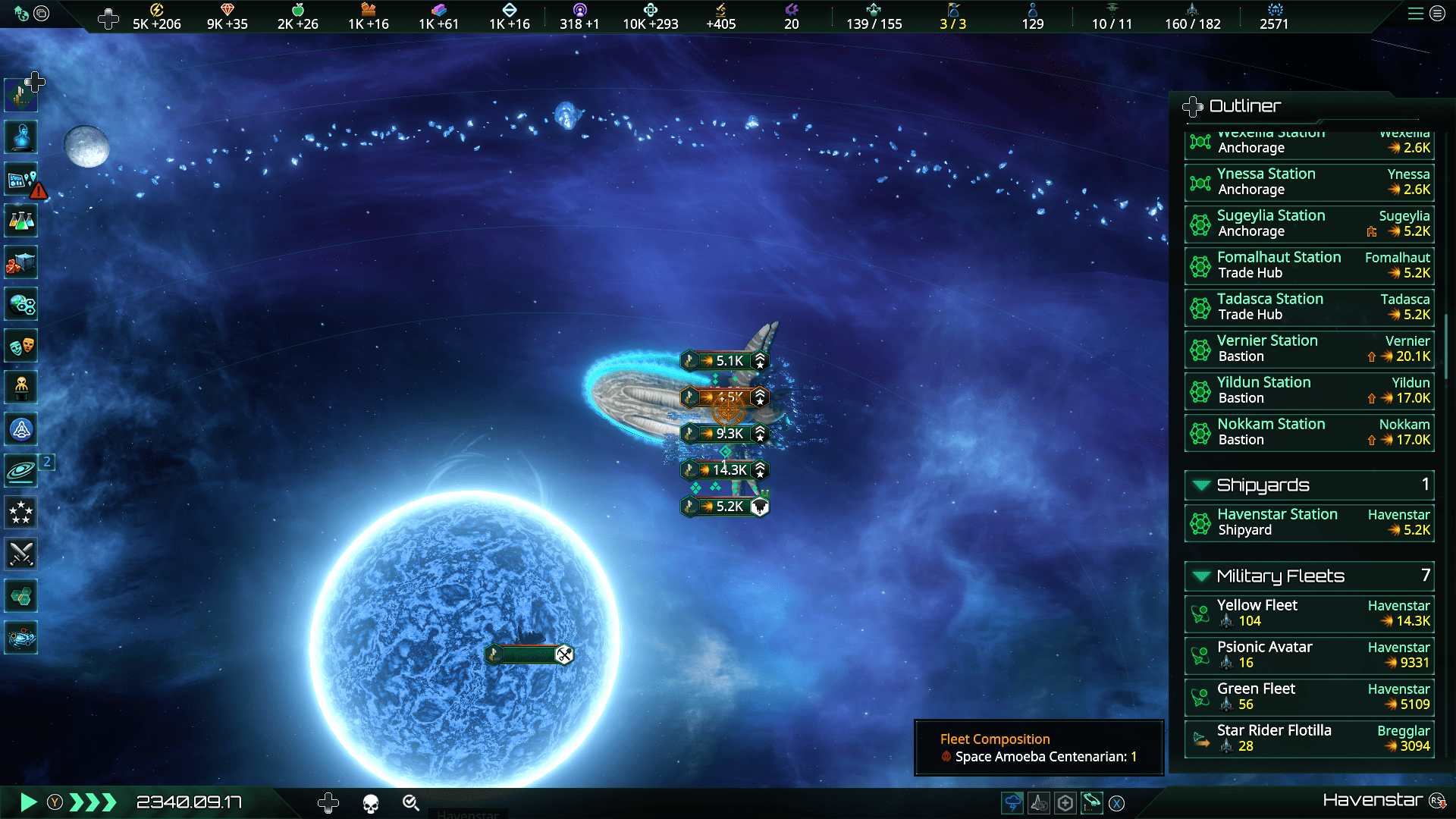Collapse the Military Fleets section in the Outliner
Viewport: 1456px width, 819px height.
click(1200, 576)
